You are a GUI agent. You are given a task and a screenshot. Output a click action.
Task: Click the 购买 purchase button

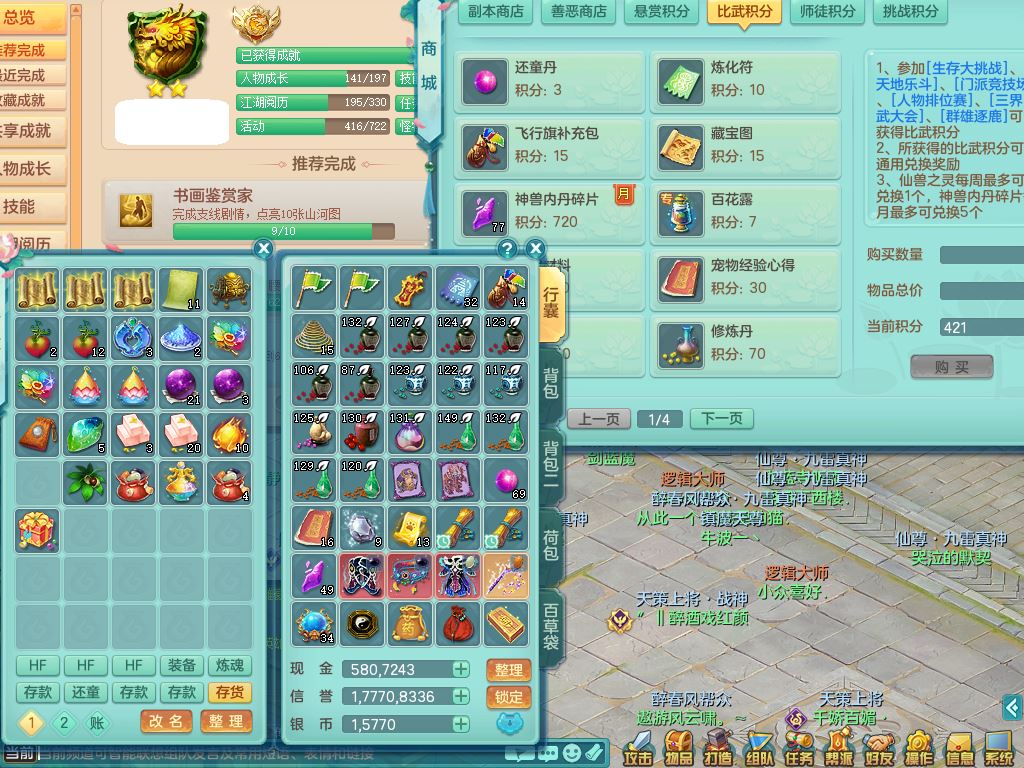[x=951, y=367]
